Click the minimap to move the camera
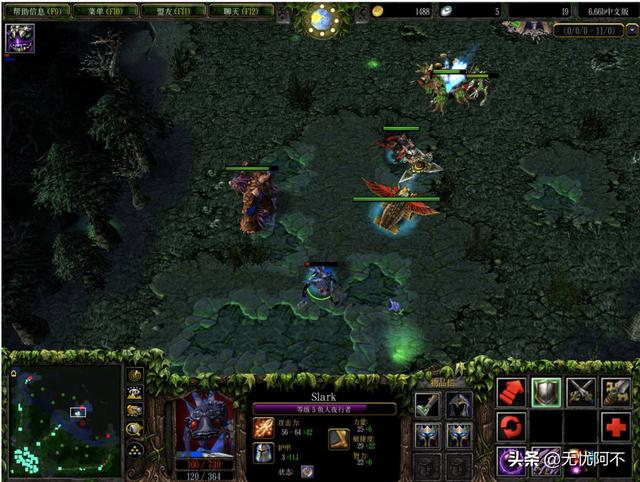This screenshot has width=640, height=482. [65, 420]
